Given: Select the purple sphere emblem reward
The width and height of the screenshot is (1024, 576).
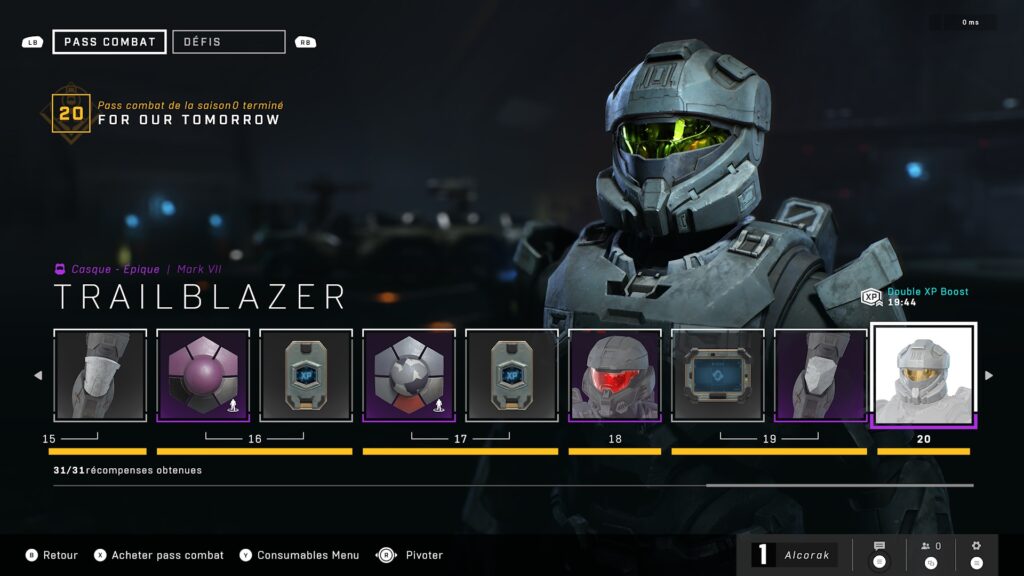Looking at the screenshot, I should point(203,375).
